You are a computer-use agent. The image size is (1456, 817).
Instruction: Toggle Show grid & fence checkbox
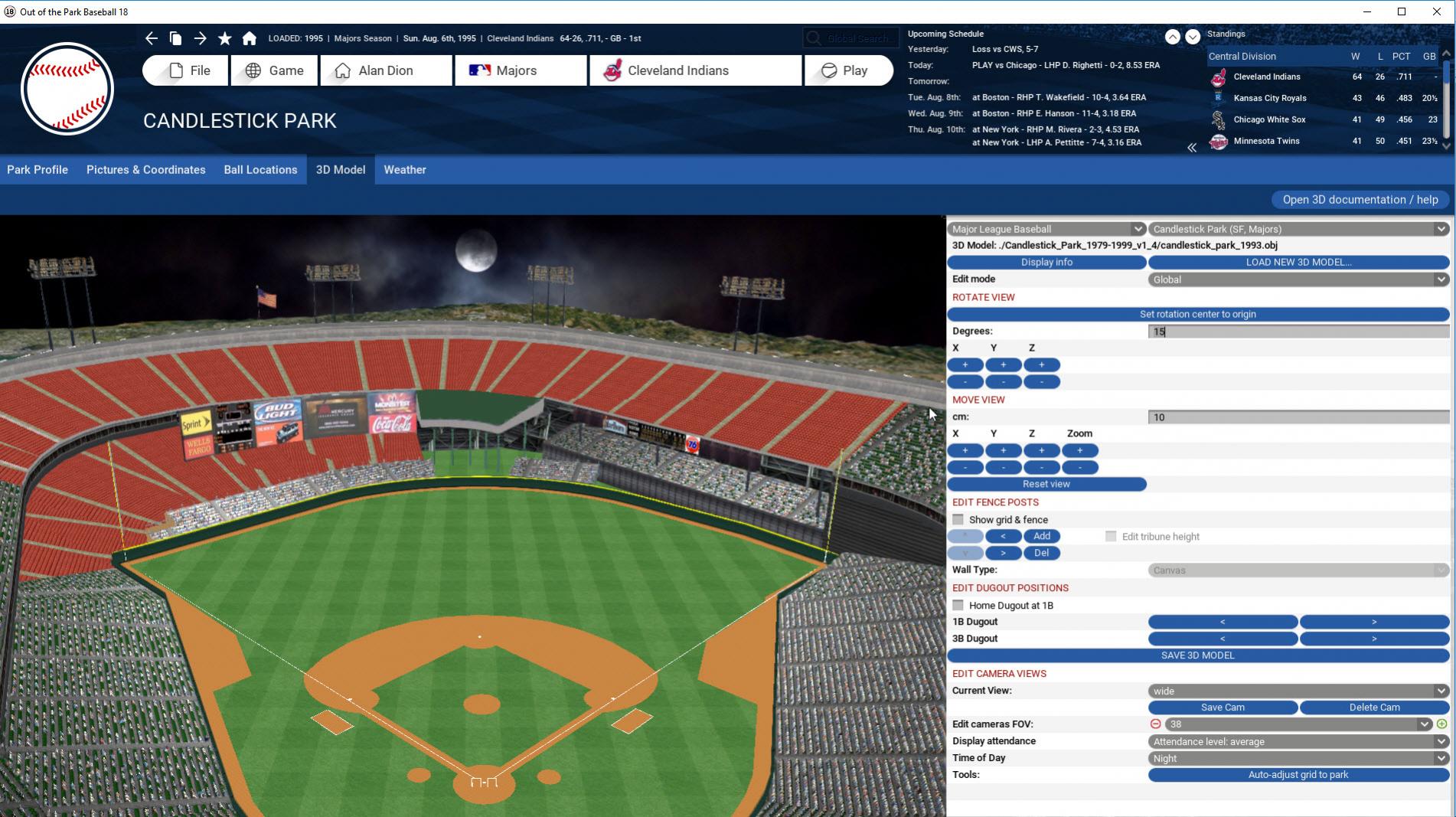pyautogui.click(x=958, y=520)
